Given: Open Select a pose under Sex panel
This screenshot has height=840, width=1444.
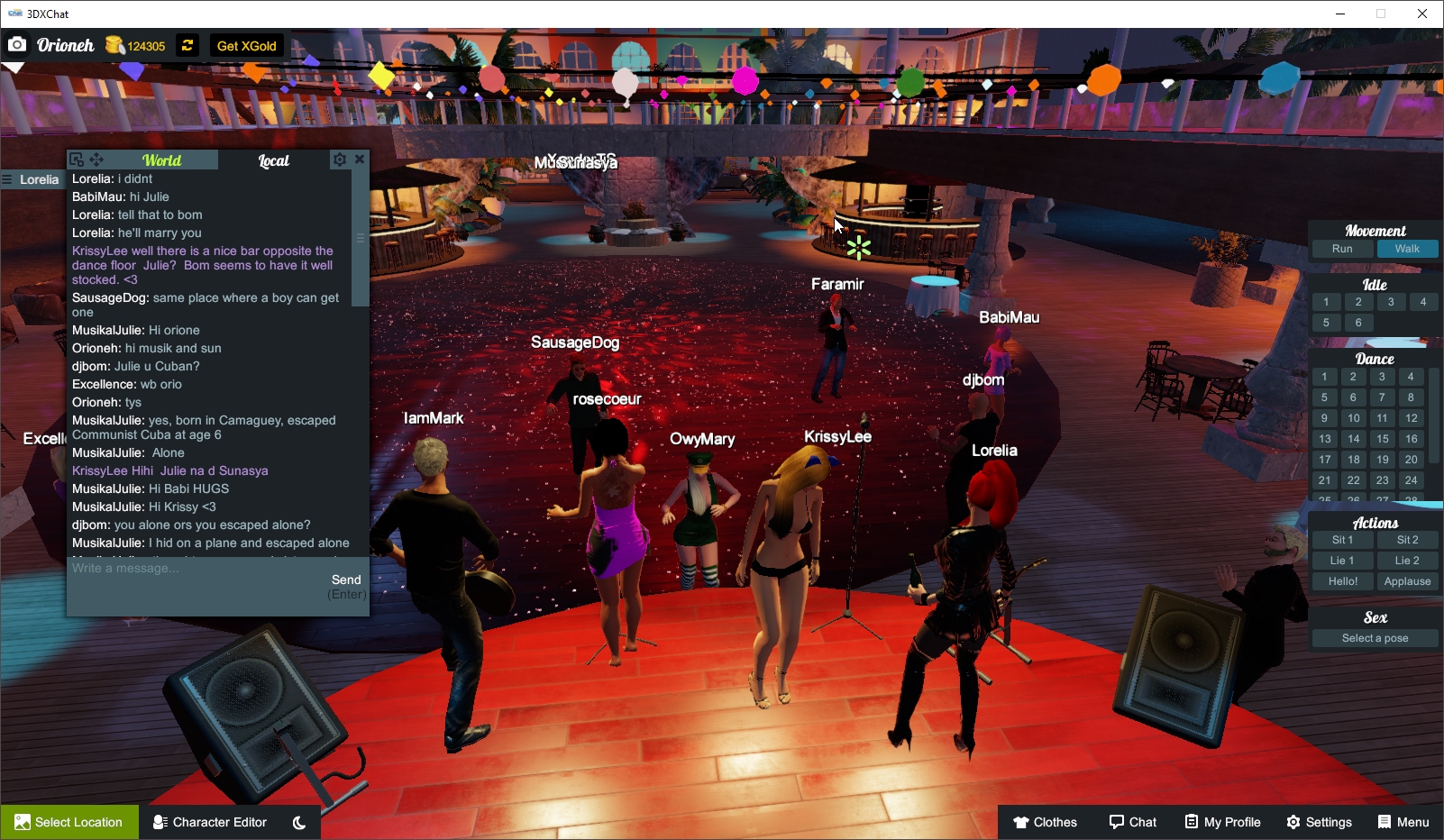Looking at the screenshot, I should [x=1374, y=637].
